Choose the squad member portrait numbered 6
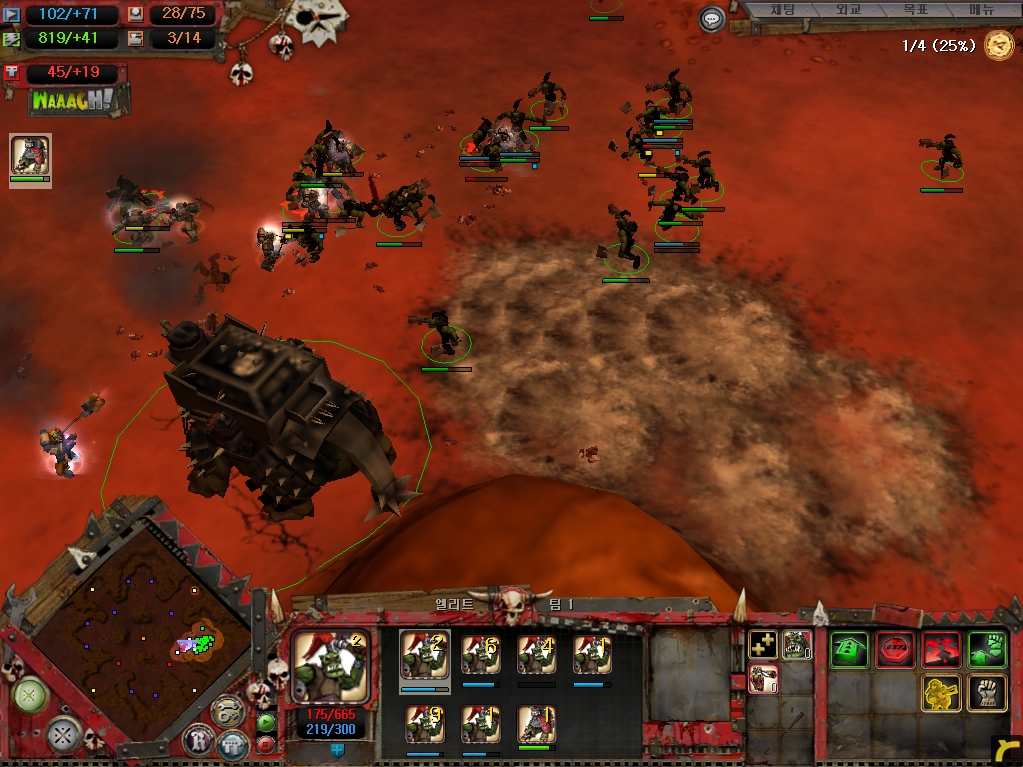The height and width of the screenshot is (767, 1023). coord(481,656)
